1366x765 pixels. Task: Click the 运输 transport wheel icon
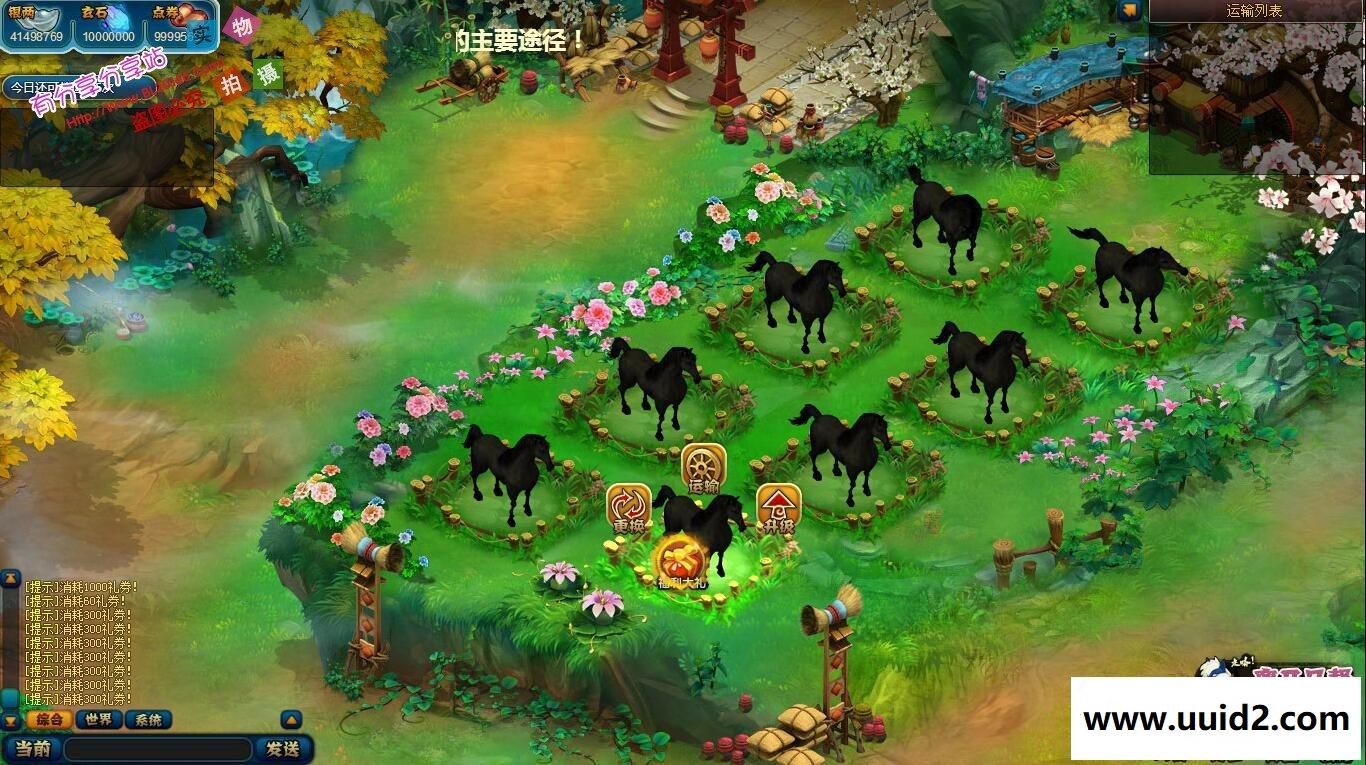705,465
